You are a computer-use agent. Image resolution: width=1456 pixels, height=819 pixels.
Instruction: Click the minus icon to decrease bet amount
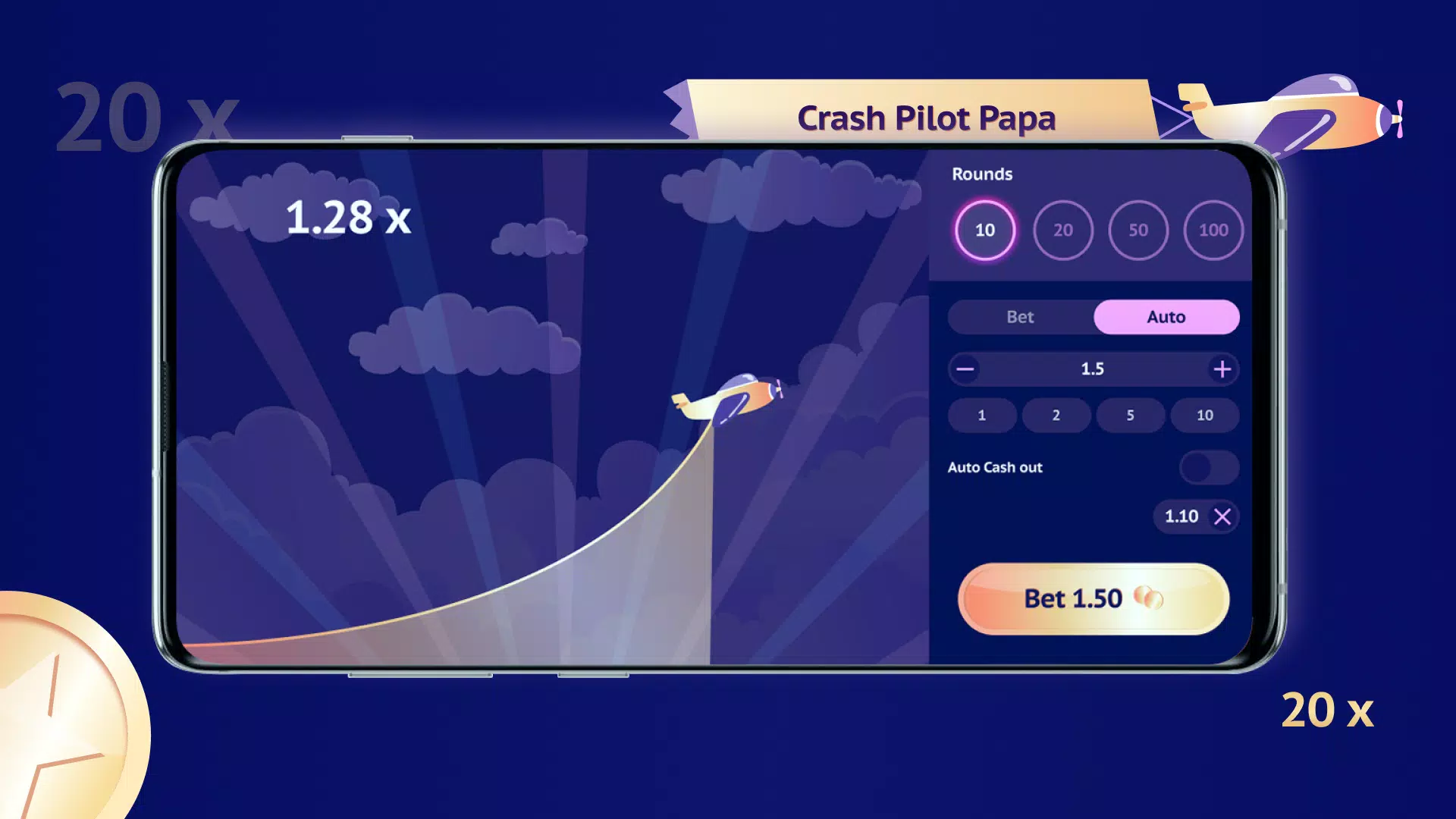(966, 369)
